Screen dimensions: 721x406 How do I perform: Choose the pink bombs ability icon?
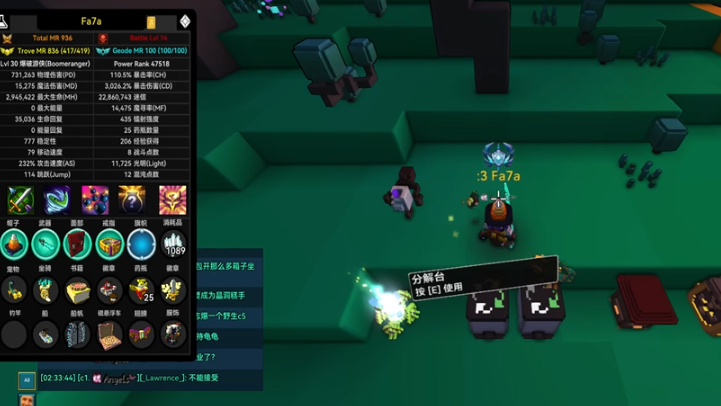[x=95, y=199]
